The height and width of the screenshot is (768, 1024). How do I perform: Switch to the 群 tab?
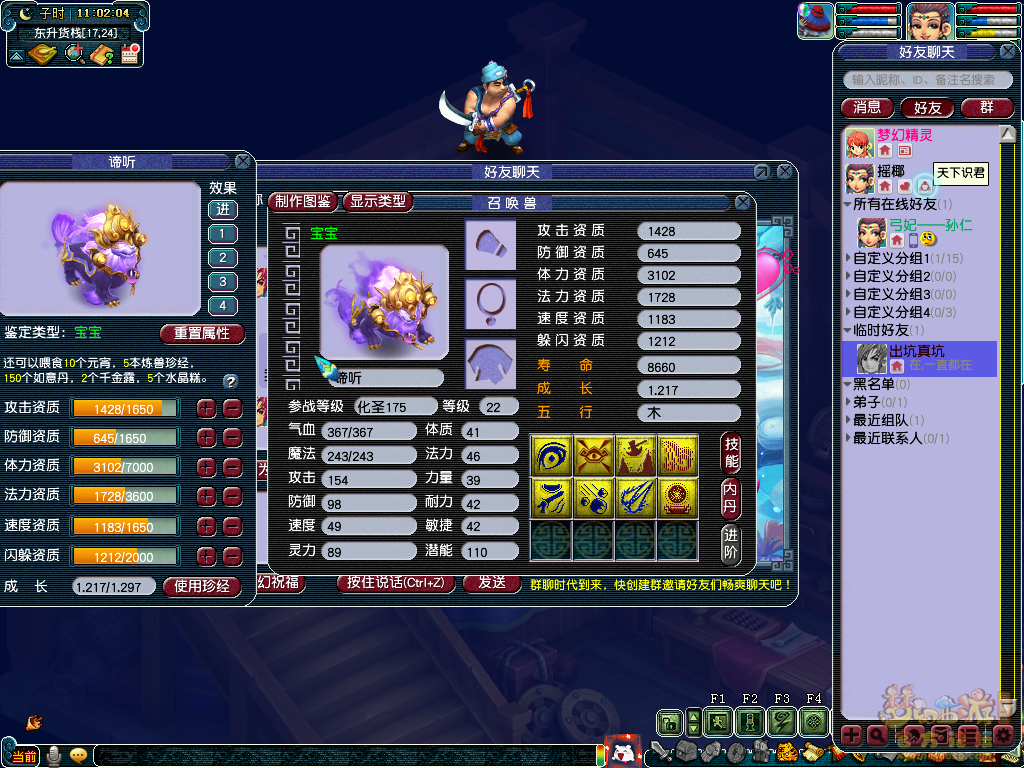pos(986,107)
